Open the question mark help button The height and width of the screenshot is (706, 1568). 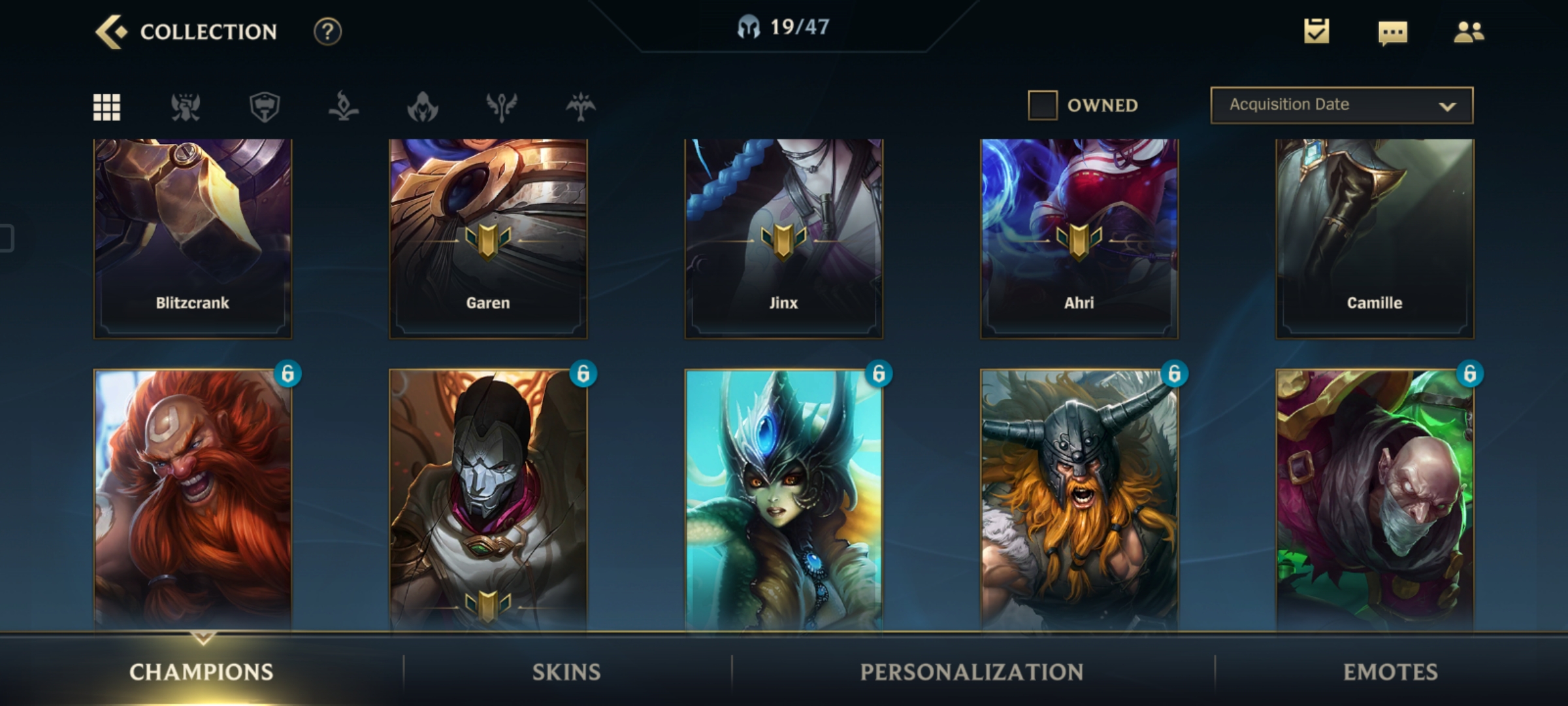pyautogui.click(x=327, y=31)
